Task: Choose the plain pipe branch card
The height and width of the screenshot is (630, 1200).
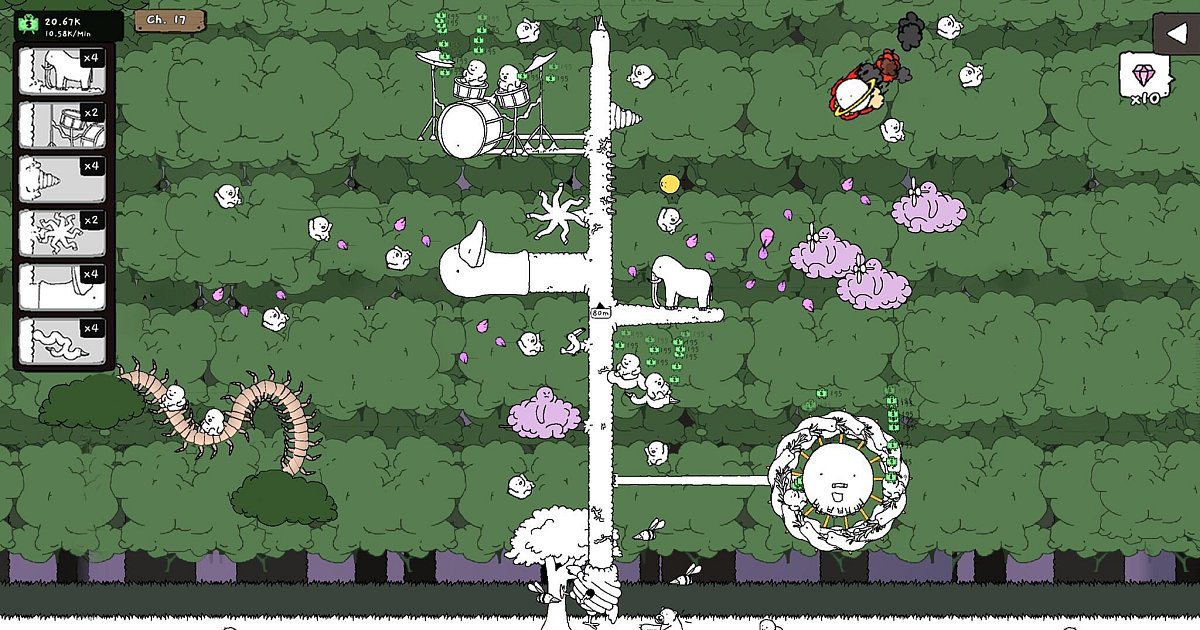Action: point(62,288)
